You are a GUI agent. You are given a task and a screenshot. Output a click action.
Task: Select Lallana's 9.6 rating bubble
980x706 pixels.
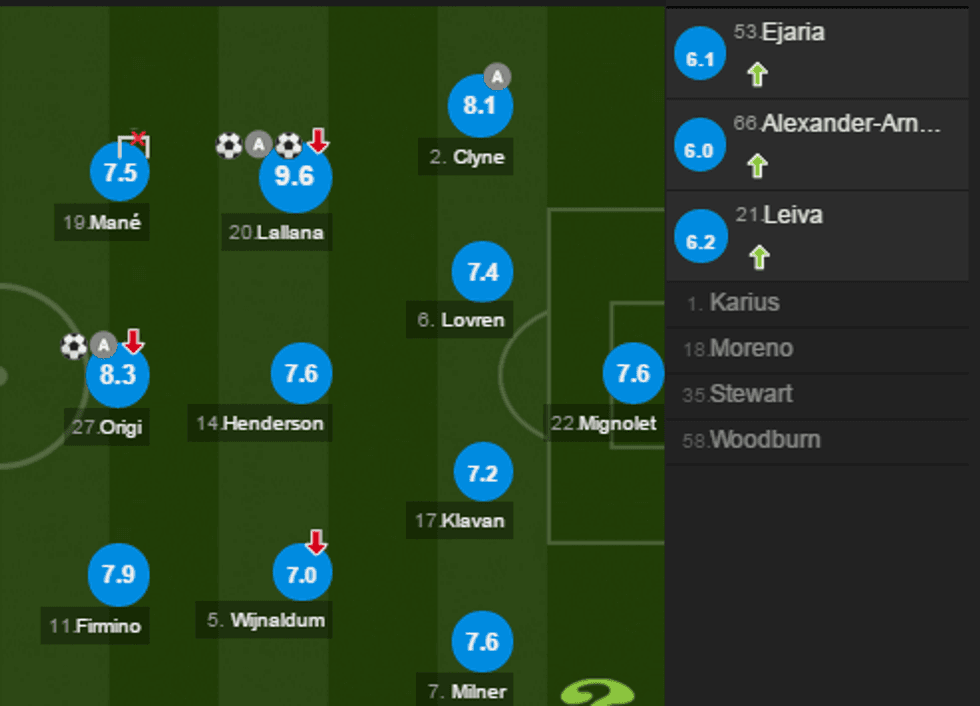(295, 177)
